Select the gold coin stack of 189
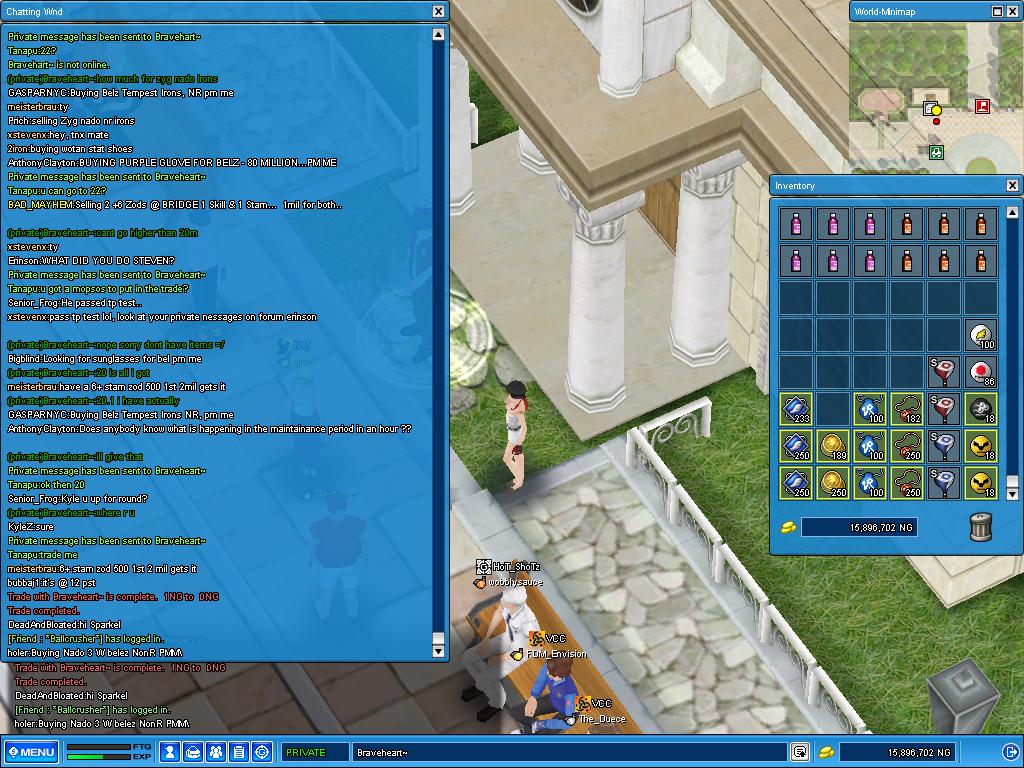The image size is (1024, 768). point(833,446)
